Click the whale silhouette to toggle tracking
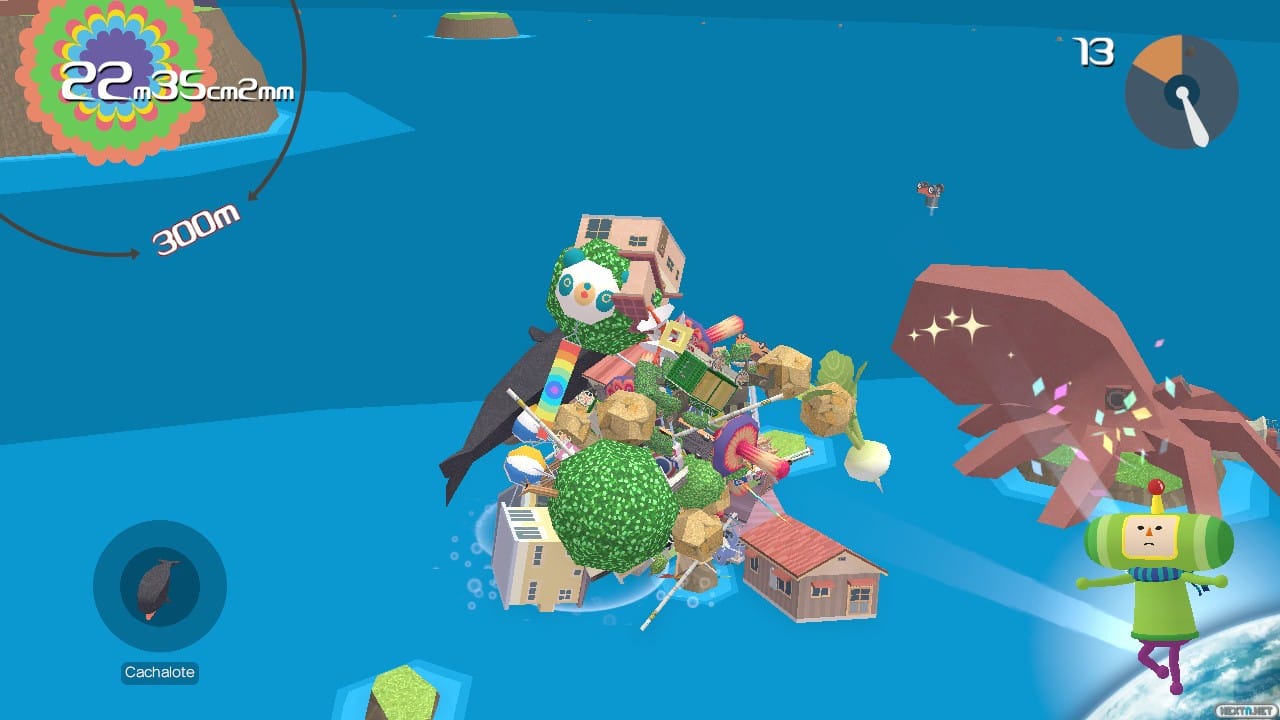Image resolution: width=1280 pixels, height=720 pixels. click(x=156, y=587)
